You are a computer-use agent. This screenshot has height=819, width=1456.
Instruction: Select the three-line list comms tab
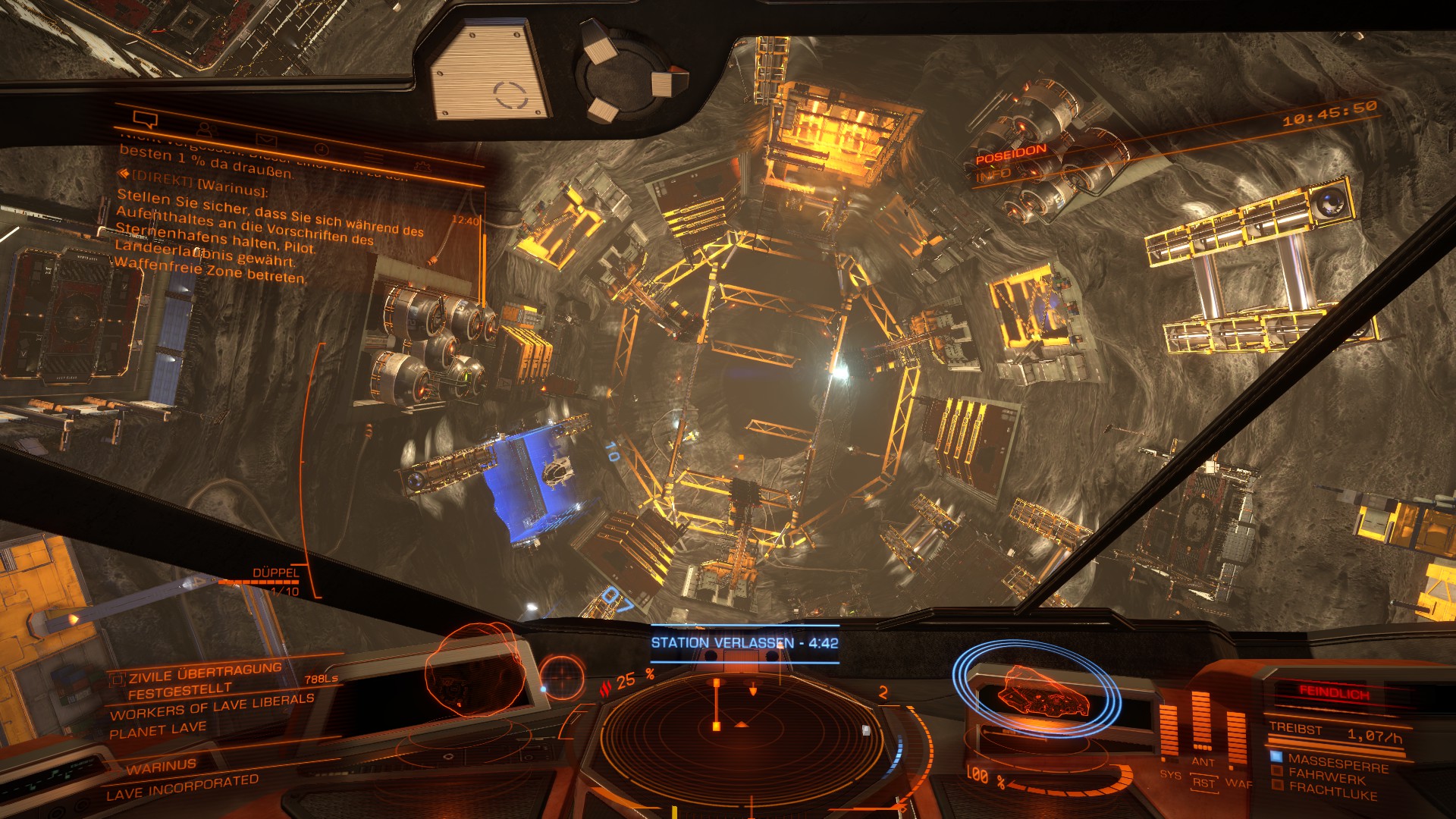coord(373,157)
